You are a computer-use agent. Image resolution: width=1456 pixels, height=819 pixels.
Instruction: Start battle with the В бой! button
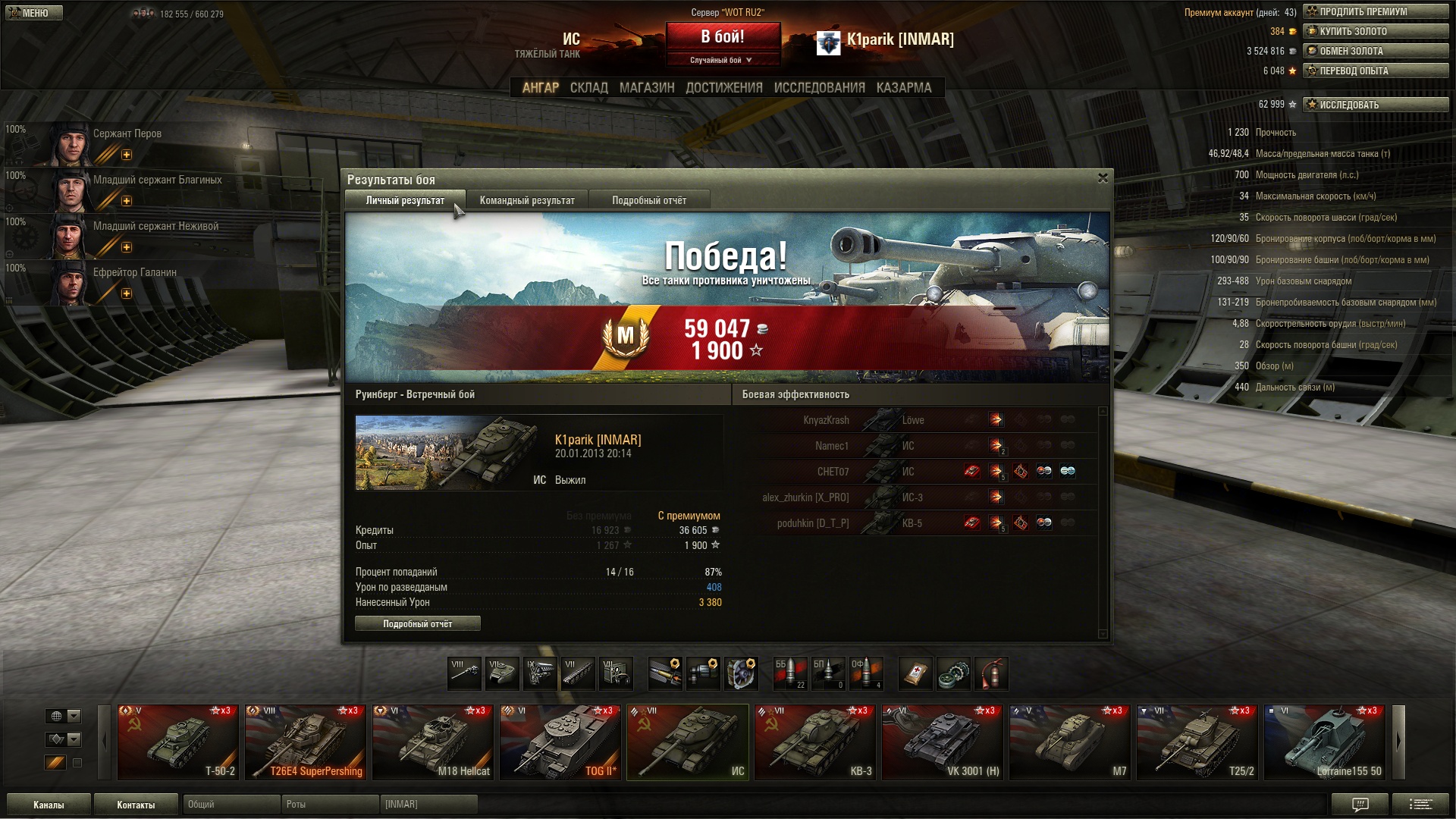click(x=723, y=37)
